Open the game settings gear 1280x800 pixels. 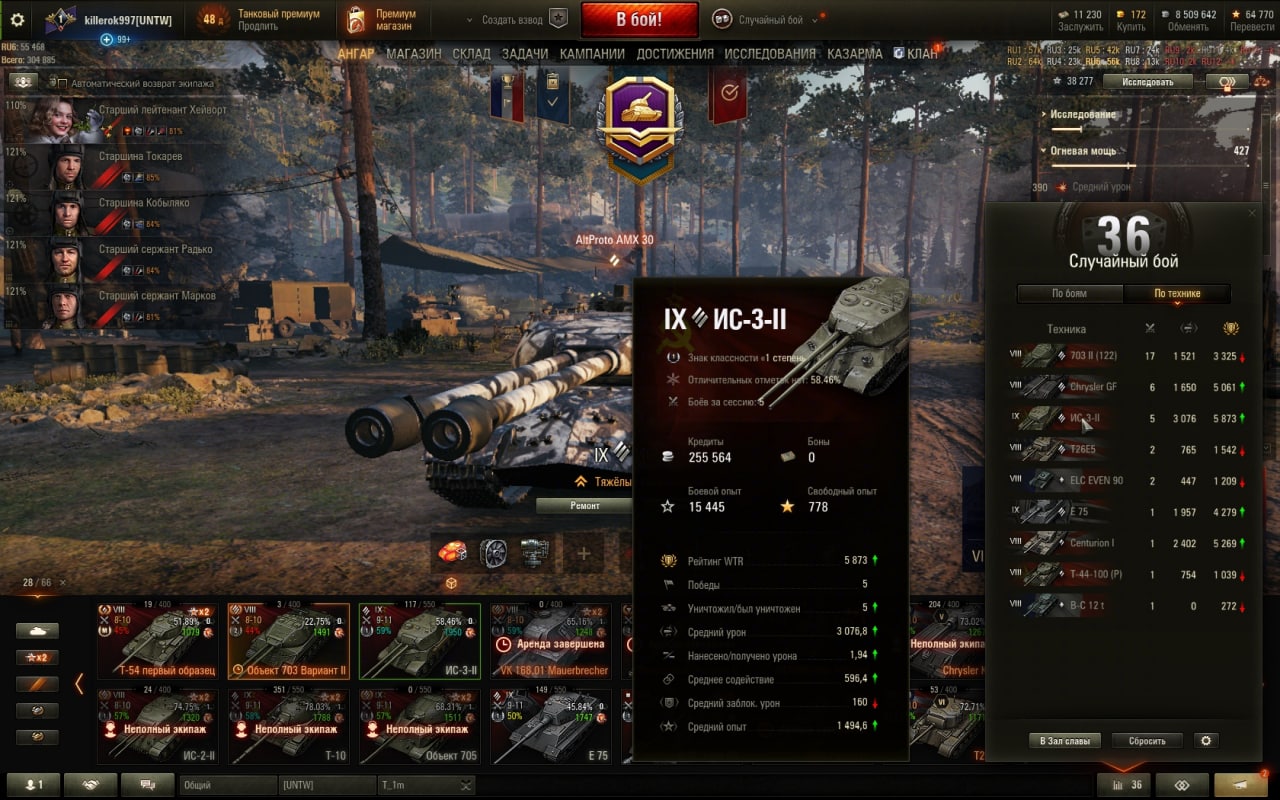(x=17, y=19)
